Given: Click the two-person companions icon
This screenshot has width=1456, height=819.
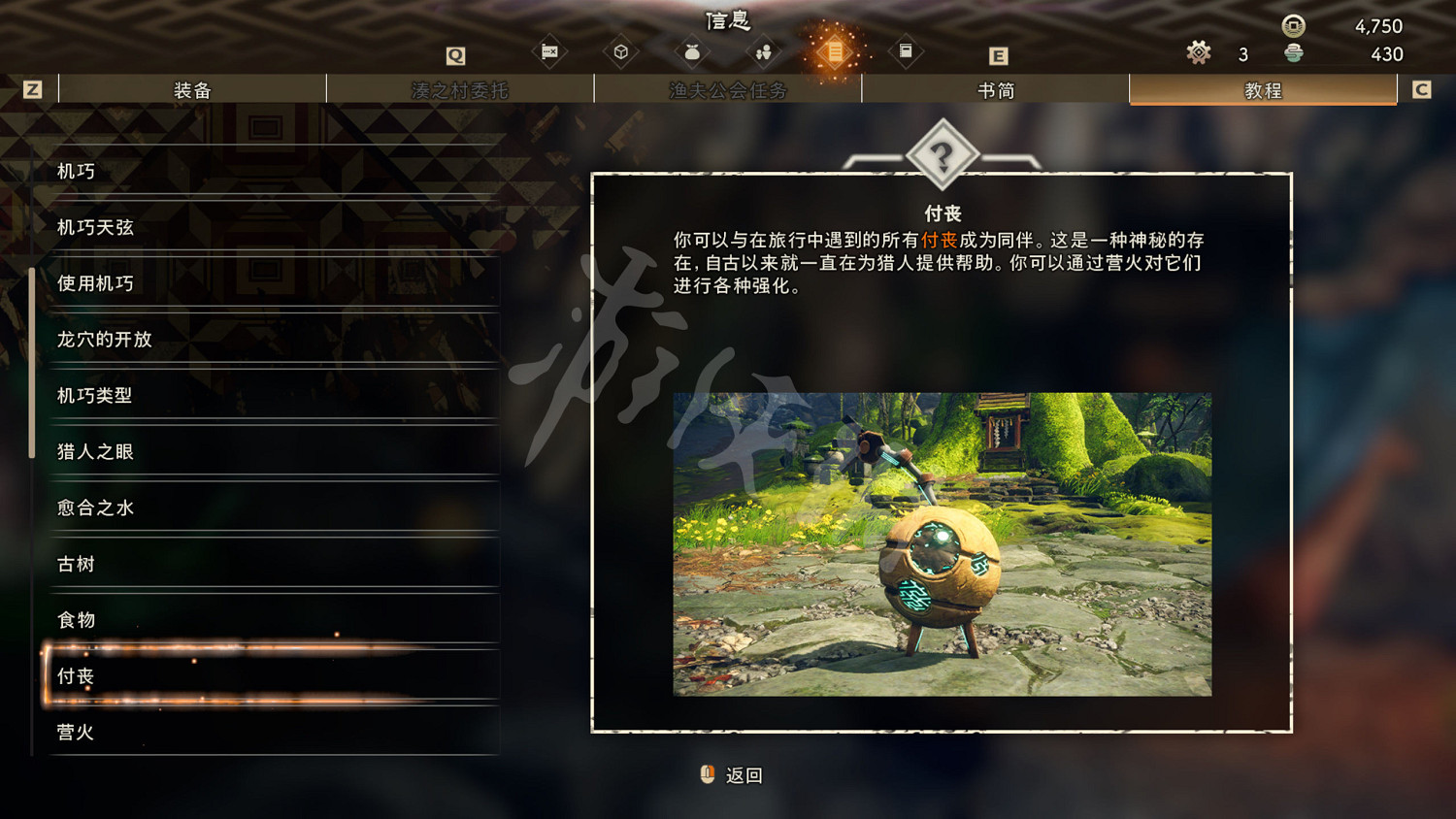Looking at the screenshot, I should 764,53.
